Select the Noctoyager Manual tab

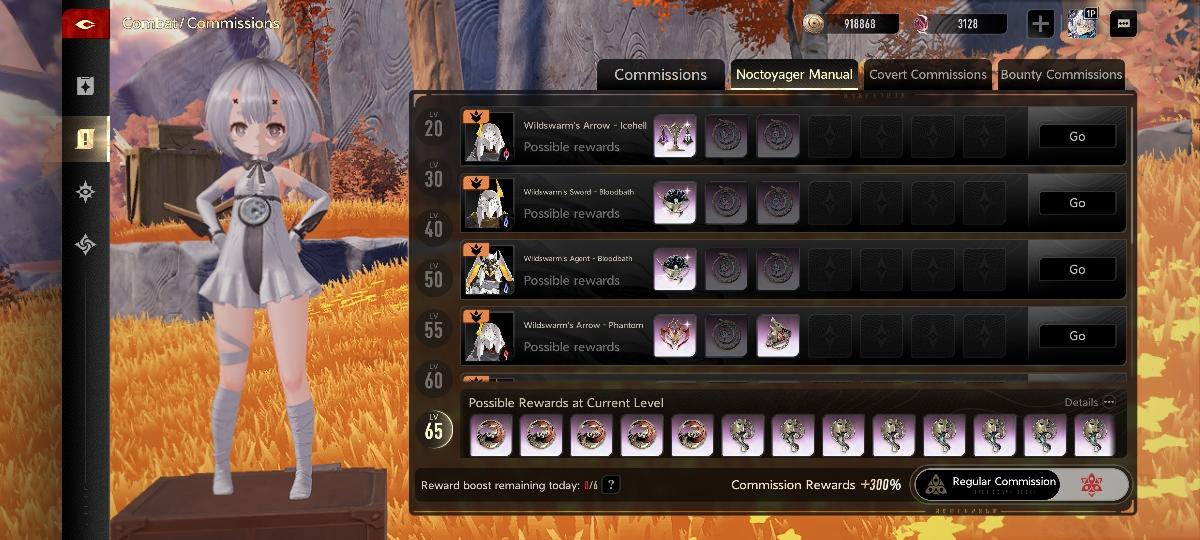coord(794,74)
